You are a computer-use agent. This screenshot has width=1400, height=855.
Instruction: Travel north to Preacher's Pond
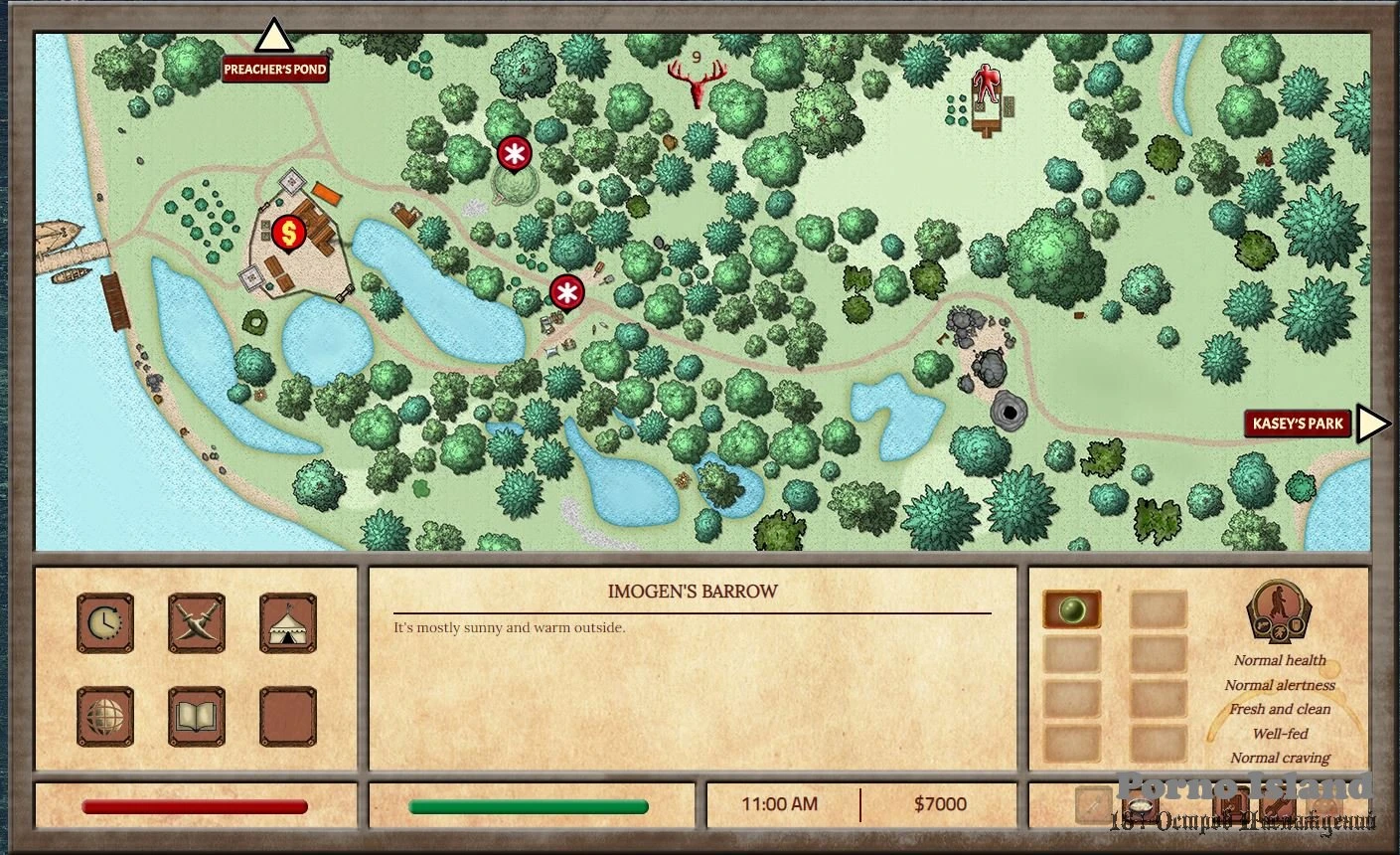point(274,38)
